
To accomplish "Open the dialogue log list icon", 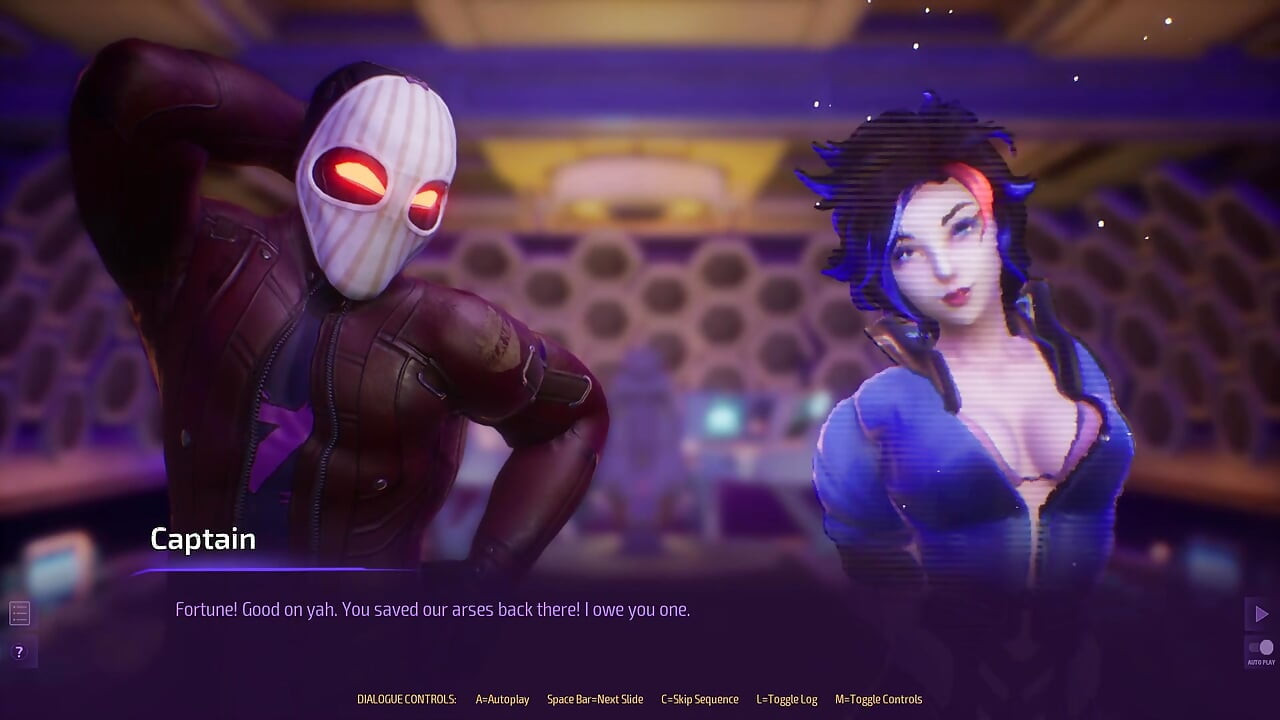I will (x=19, y=612).
